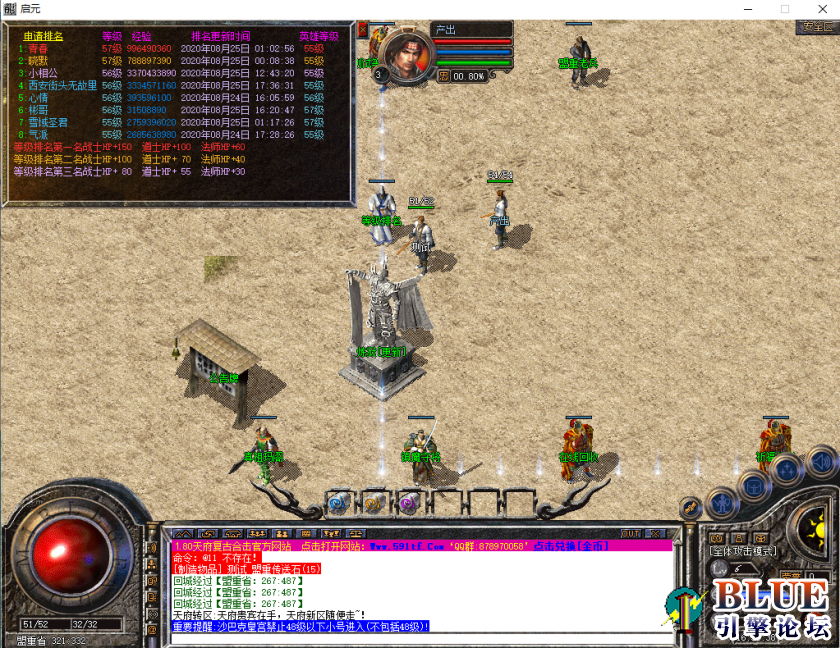
Task: Select the purple swirl skill orb
Action: [x=407, y=503]
